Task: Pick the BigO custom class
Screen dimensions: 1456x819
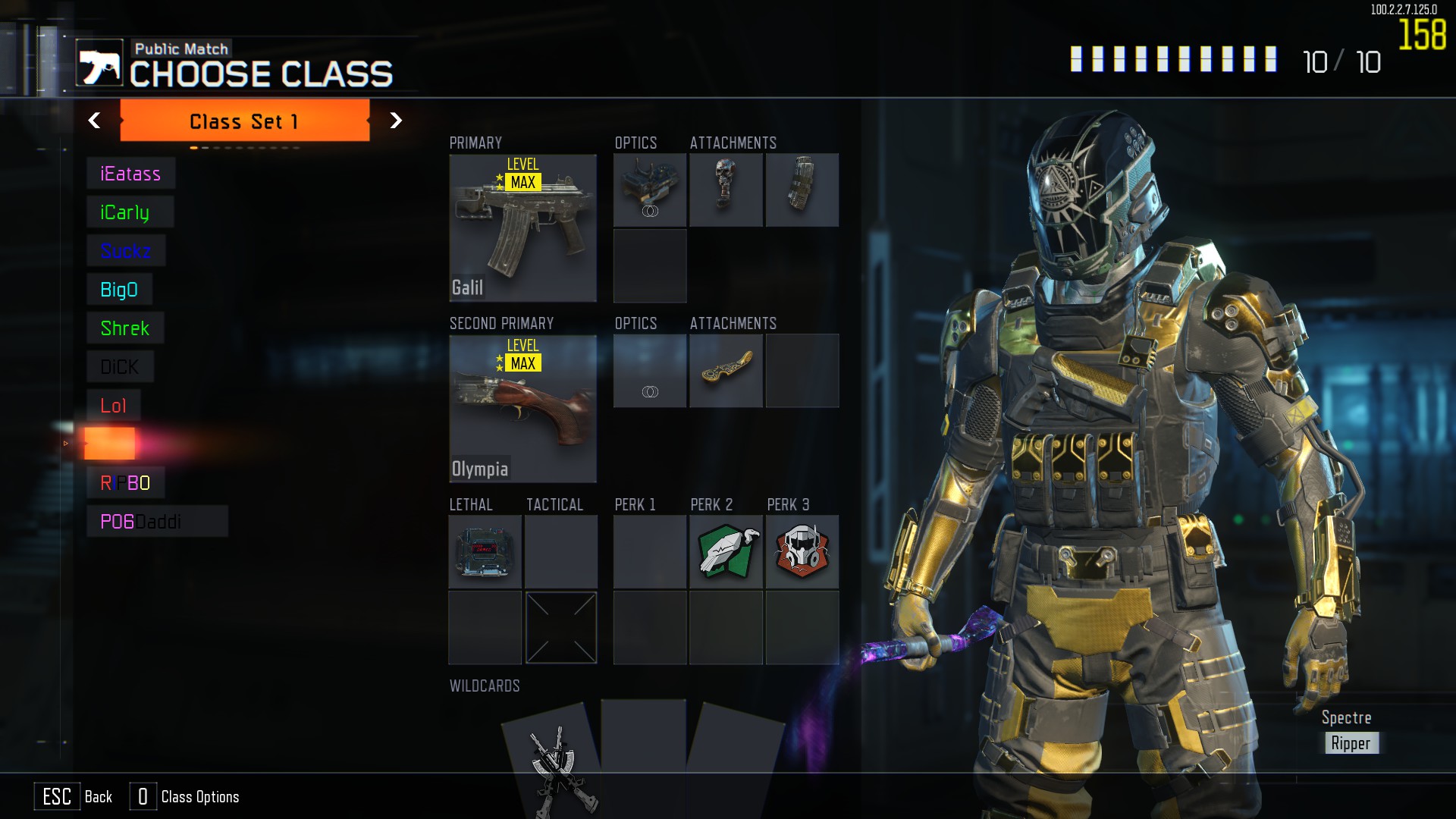Action: click(x=119, y=290)
